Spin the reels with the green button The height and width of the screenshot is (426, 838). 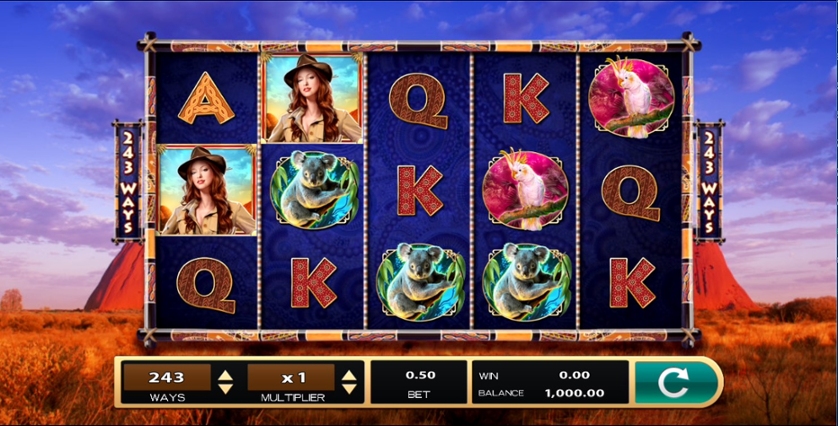pyautogui.click(x=676, y=382)
